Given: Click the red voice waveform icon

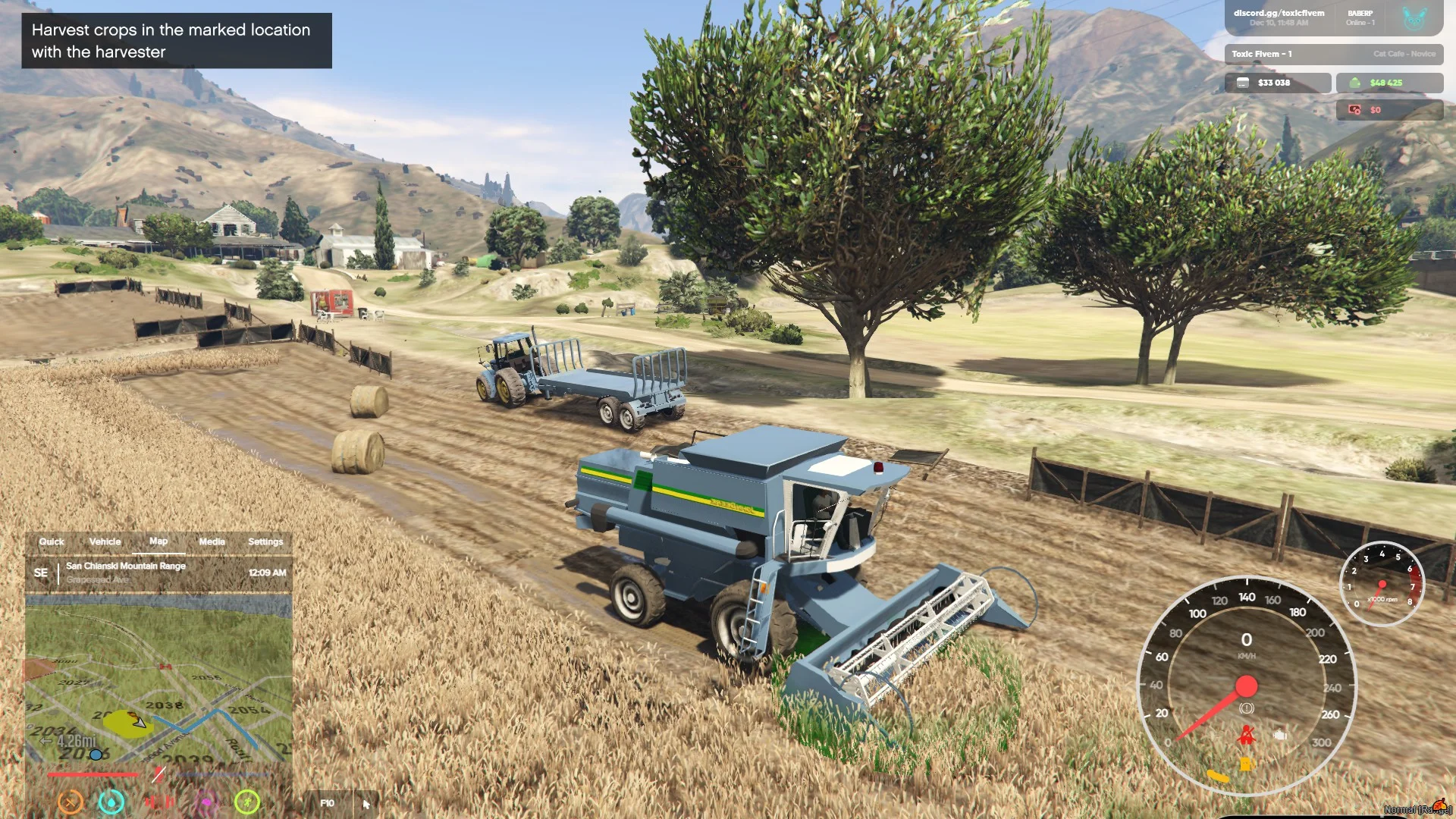Looking at the screenshot, I should [x=158, y=802].
